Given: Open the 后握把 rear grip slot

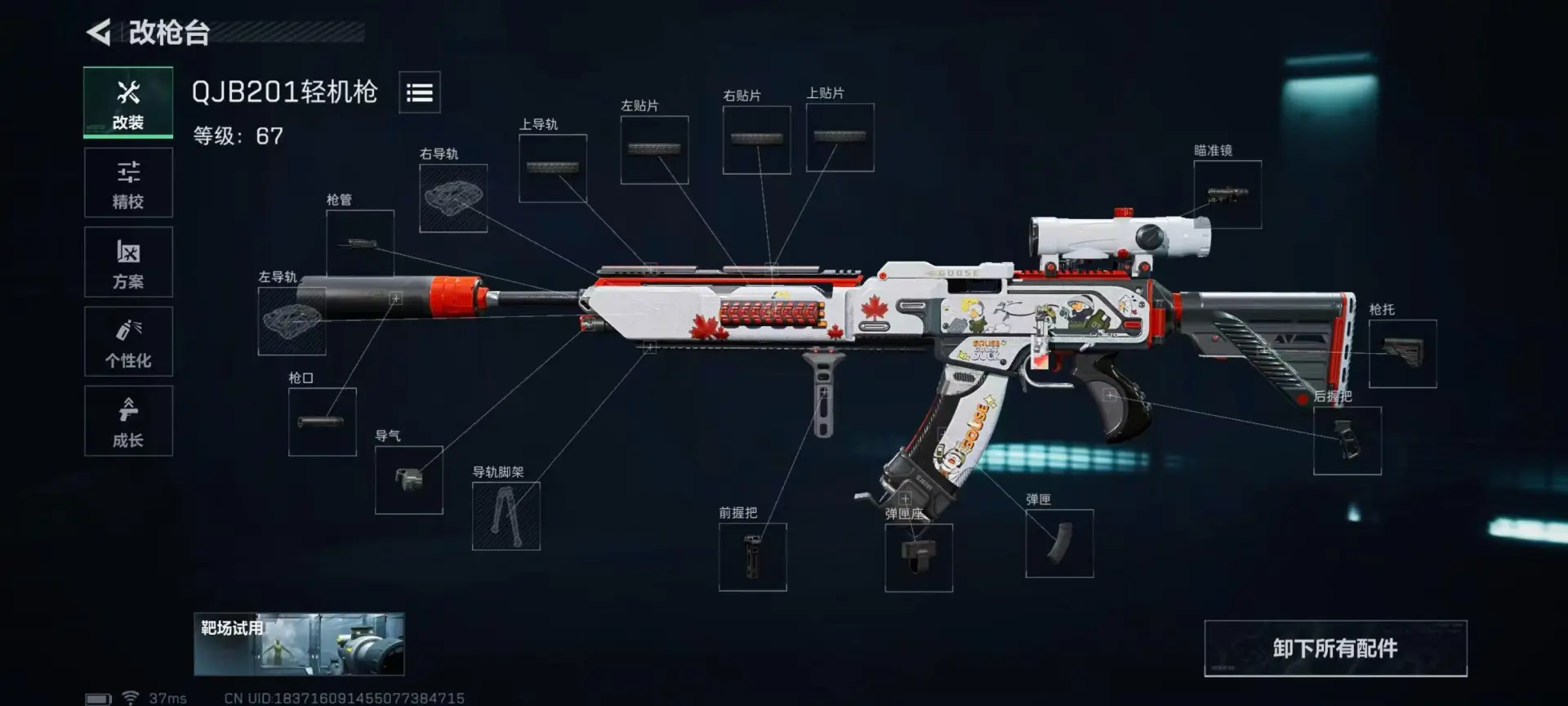Looking at the screenshot, I should point(1347,440).
